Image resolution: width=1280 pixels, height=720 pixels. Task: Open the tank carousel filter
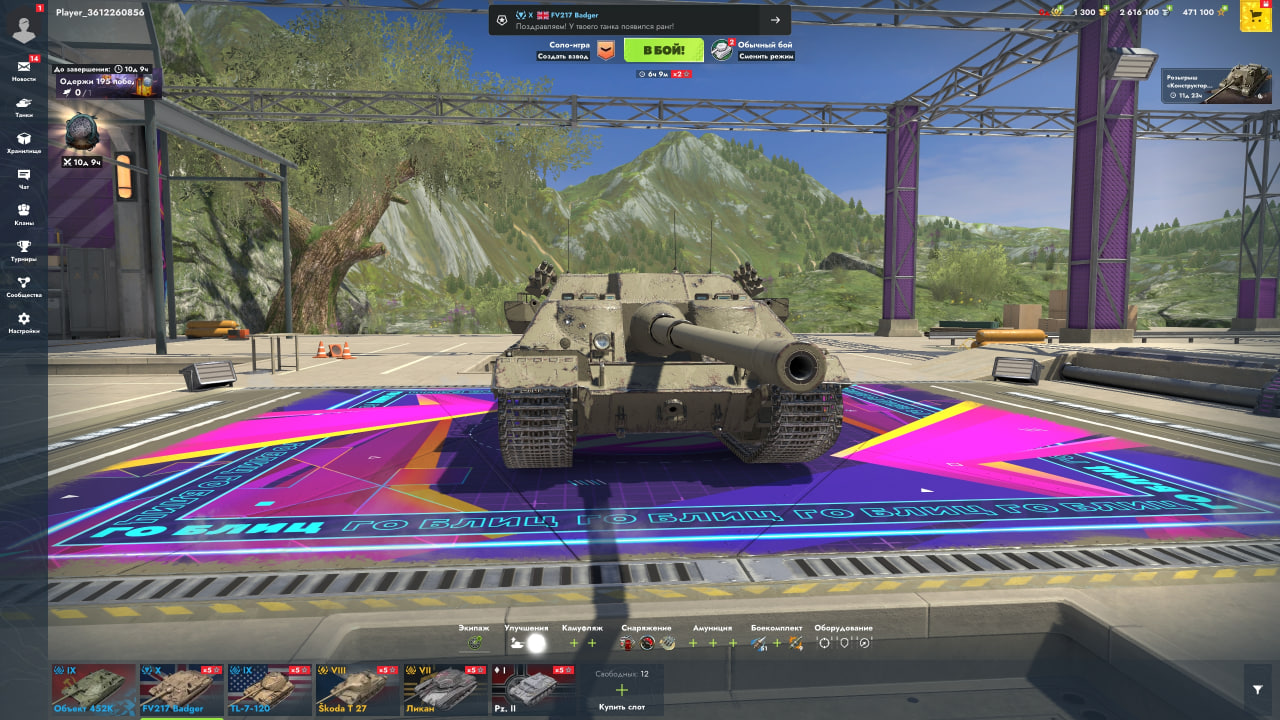(1258, 690)
